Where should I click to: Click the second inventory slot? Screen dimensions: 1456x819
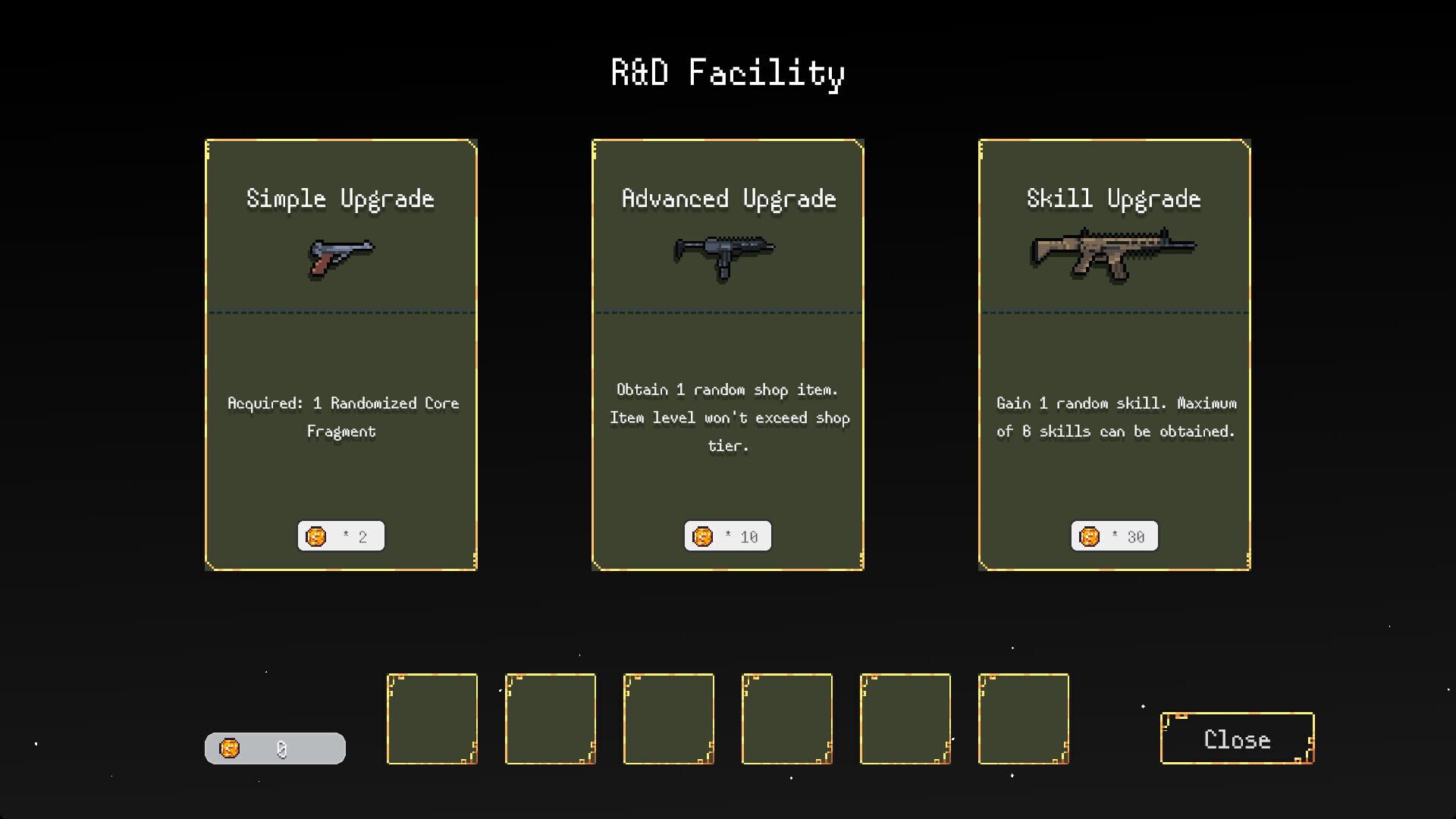point(551,718)
